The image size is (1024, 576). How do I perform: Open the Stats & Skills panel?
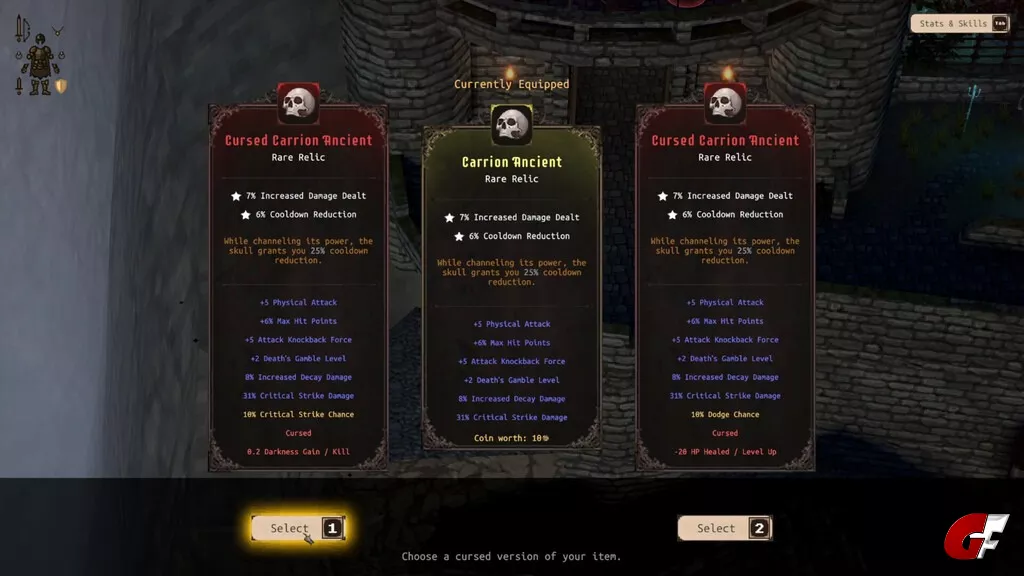pos(959,23)
